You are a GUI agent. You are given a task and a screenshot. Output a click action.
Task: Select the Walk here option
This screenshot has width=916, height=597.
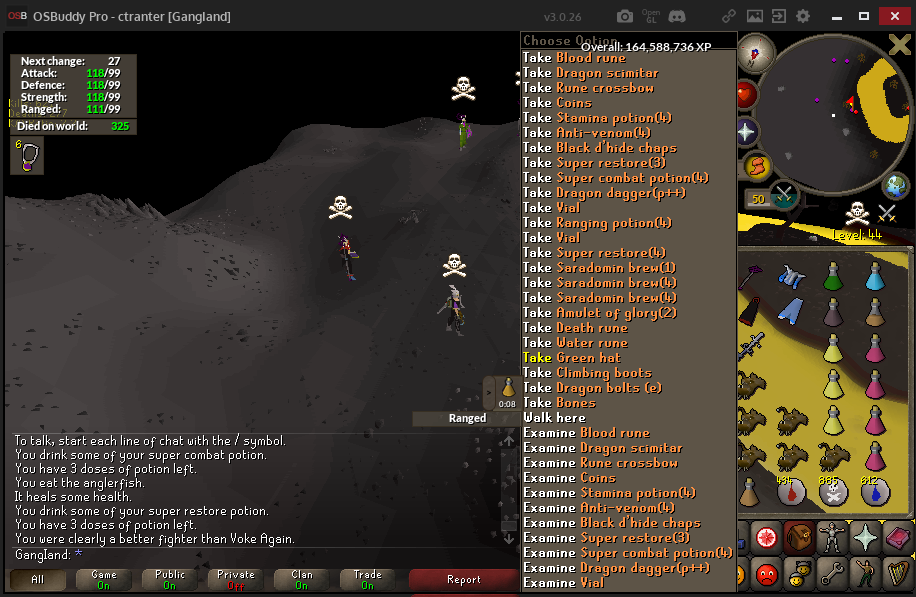pos(555,418)
